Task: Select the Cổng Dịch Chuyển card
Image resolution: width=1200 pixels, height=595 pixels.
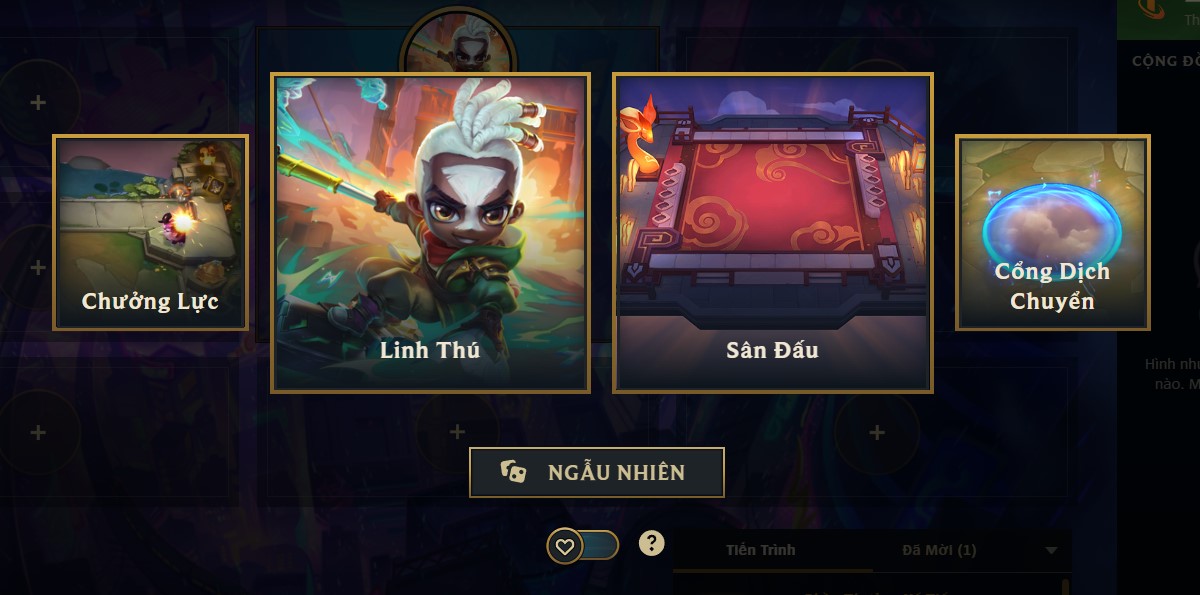Action: click(x=1052, y=232)
